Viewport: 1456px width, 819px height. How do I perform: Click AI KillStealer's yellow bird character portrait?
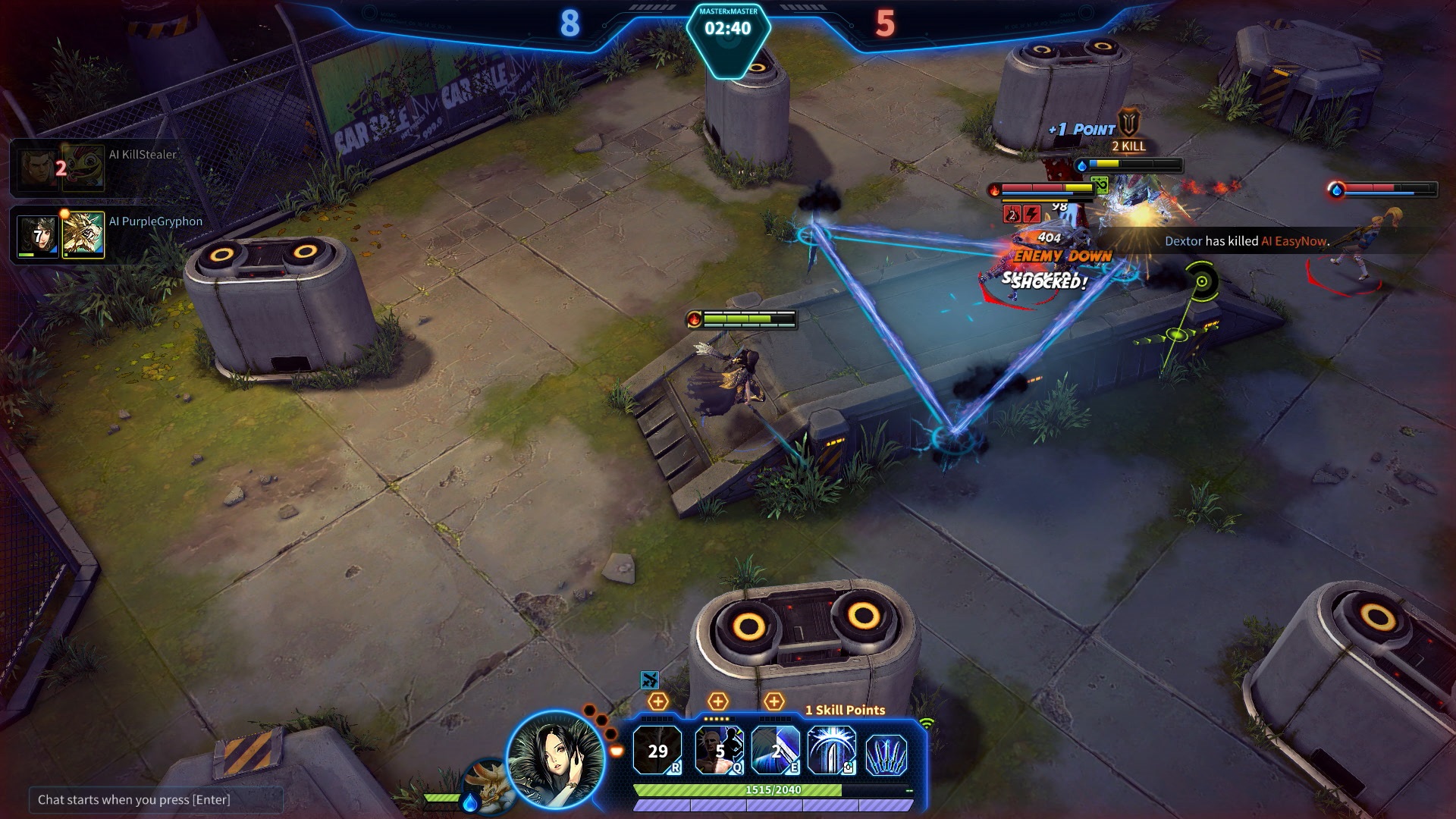[x=83, y=168]
